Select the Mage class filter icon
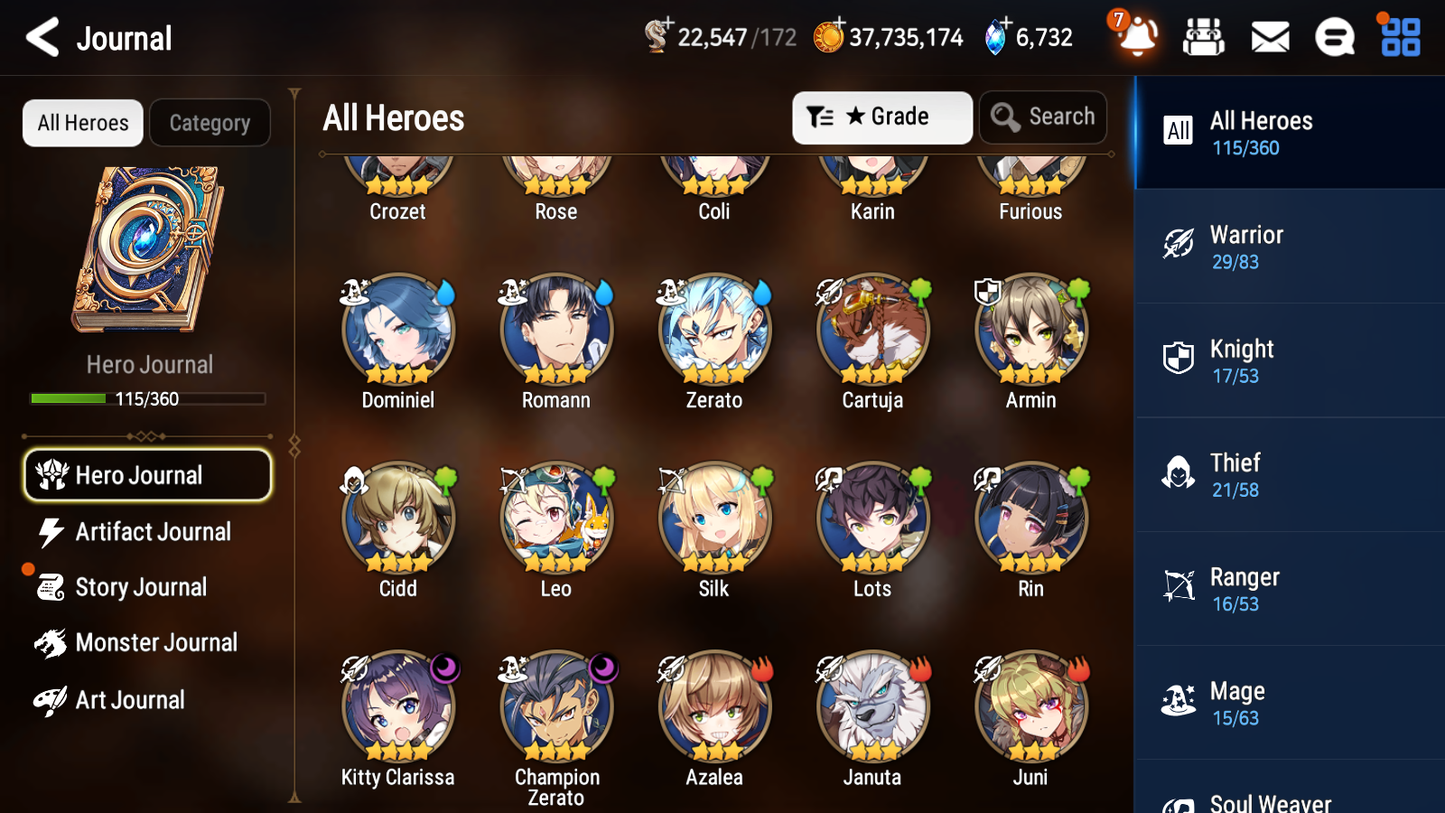Screen dimensions: 1445x813 (1178, 703)
